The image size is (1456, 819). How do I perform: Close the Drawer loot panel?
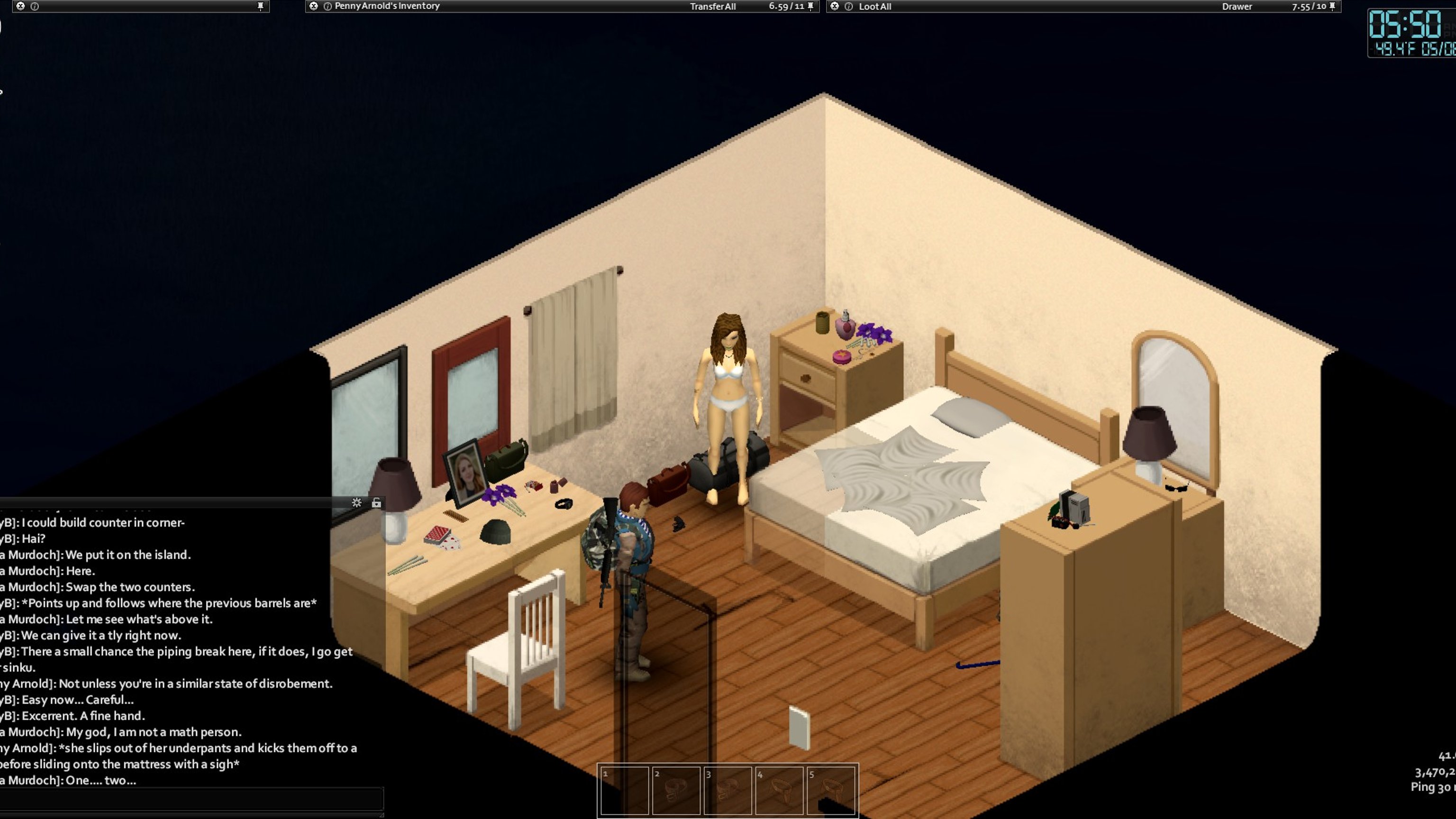835,6
